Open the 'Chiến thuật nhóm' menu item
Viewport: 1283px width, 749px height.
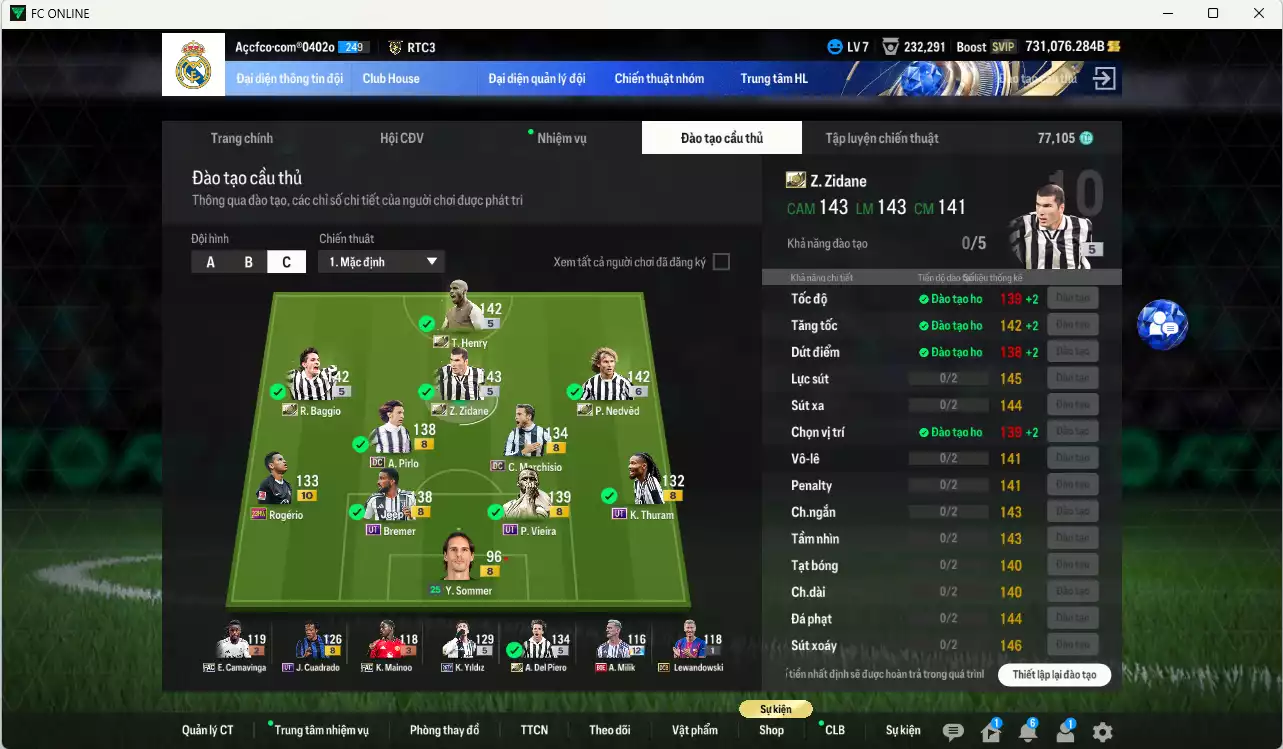[659, 78]
